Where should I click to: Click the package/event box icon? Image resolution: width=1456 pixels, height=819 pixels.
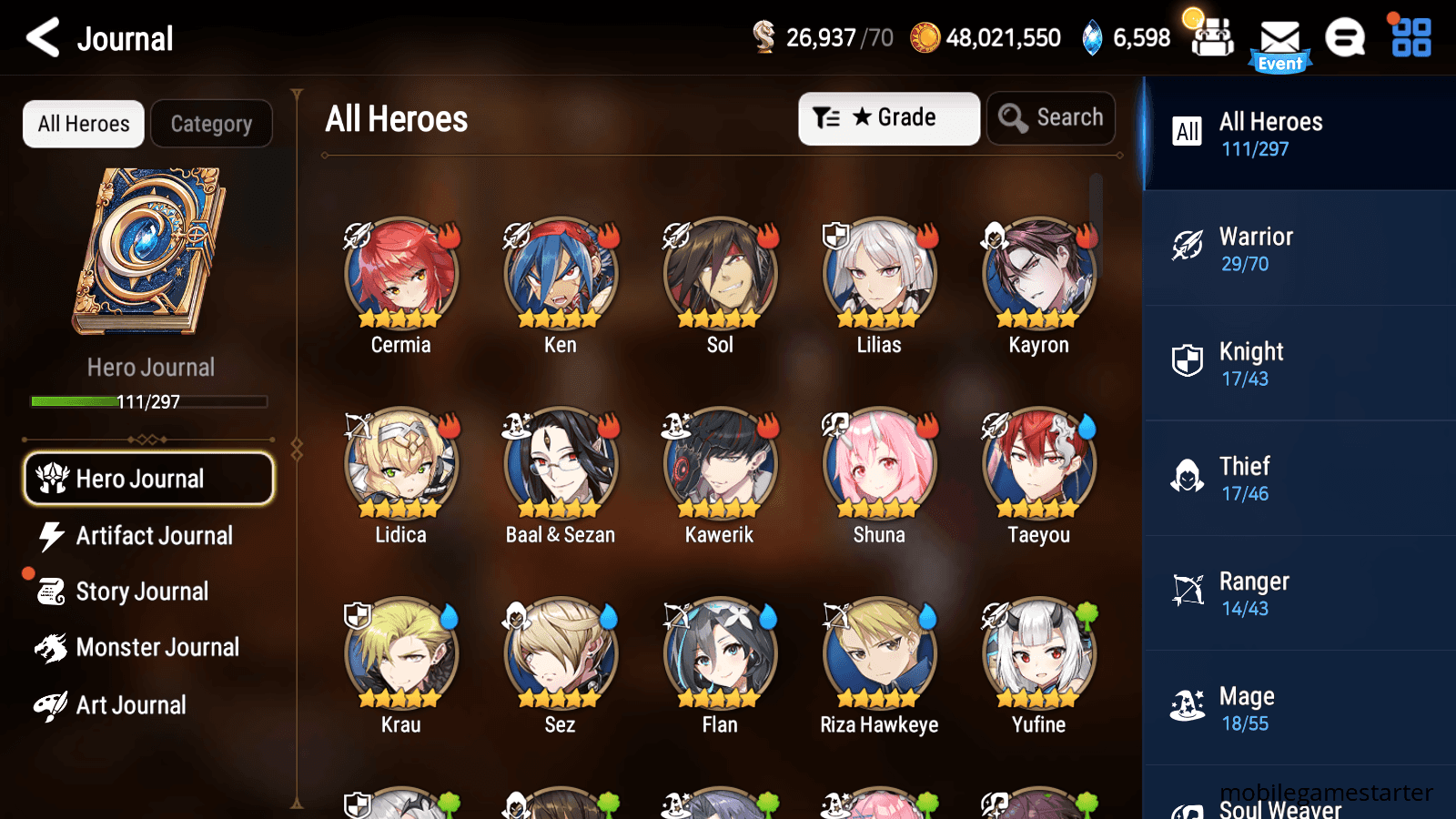click(x=1212, y=38)
